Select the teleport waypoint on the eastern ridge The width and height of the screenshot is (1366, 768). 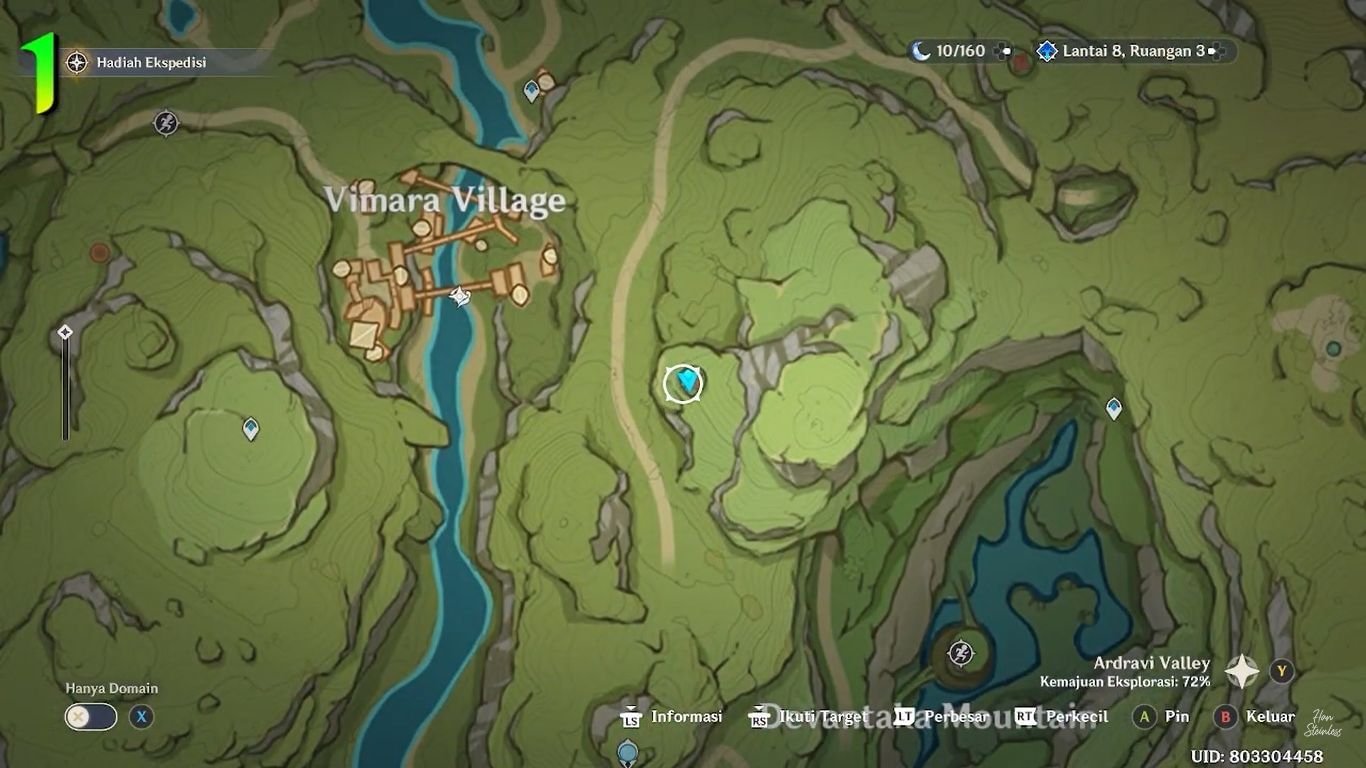[1114, 407]
